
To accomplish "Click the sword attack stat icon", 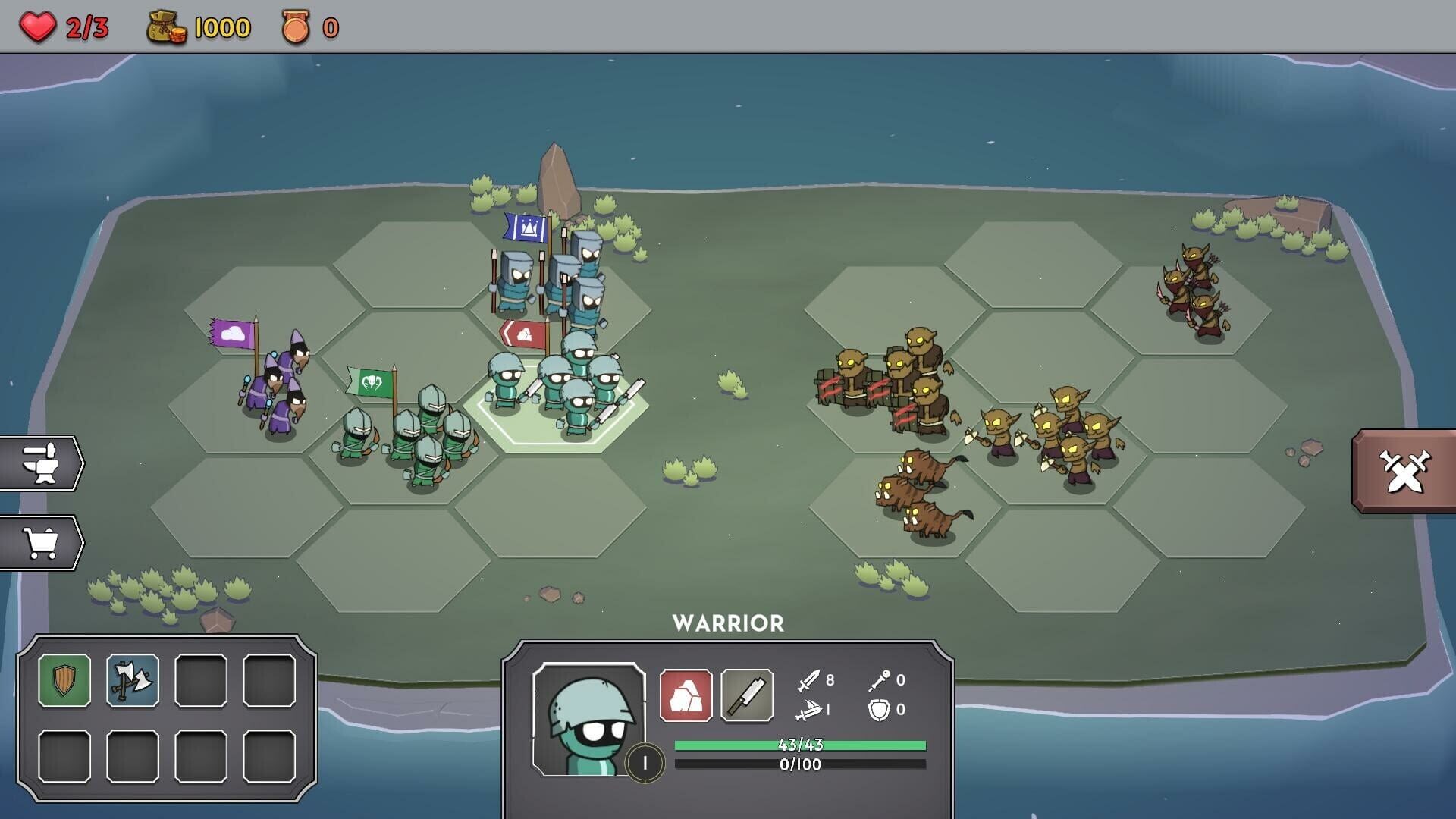I will pos(808,680).
